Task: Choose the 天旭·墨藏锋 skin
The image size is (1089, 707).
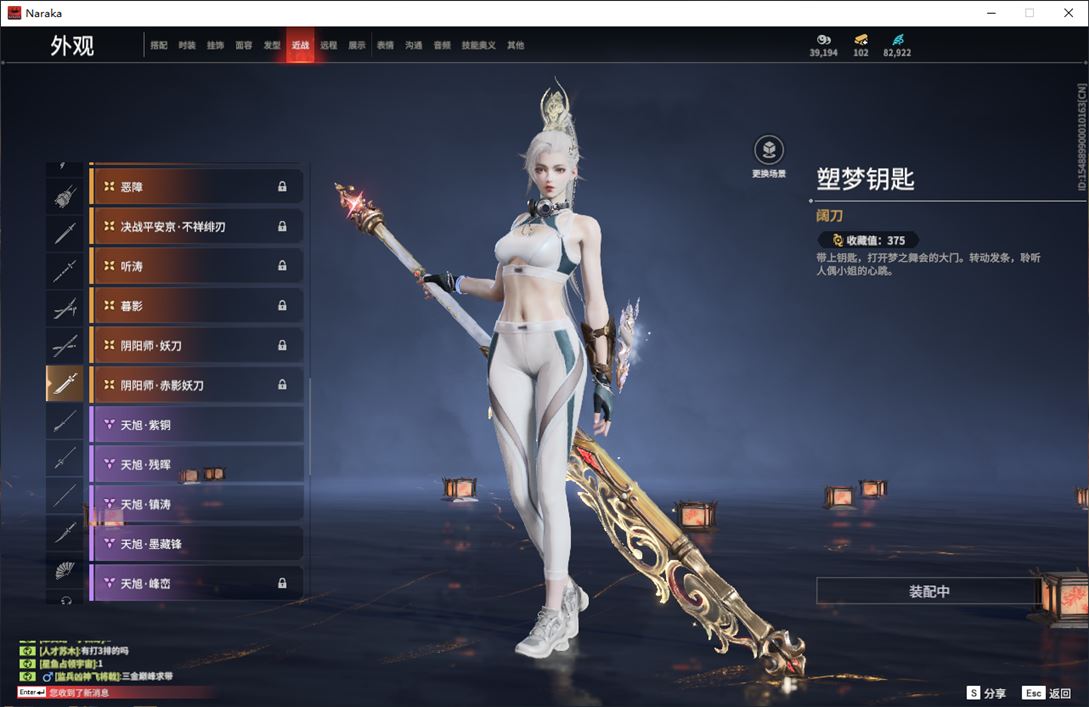Action: pos(196,544)
